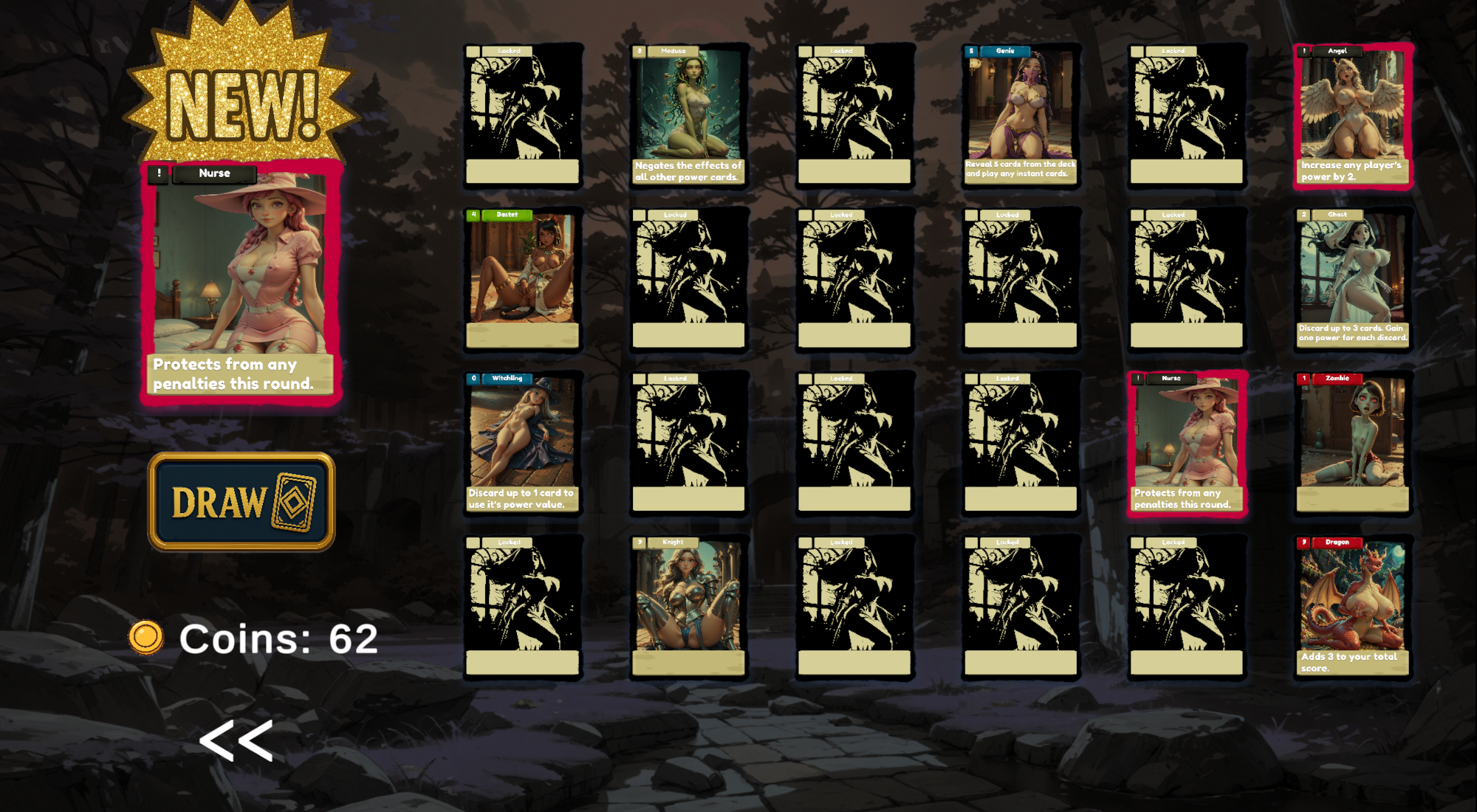
Task: Open the Genie card details
Action: (x=1021, y=117)
